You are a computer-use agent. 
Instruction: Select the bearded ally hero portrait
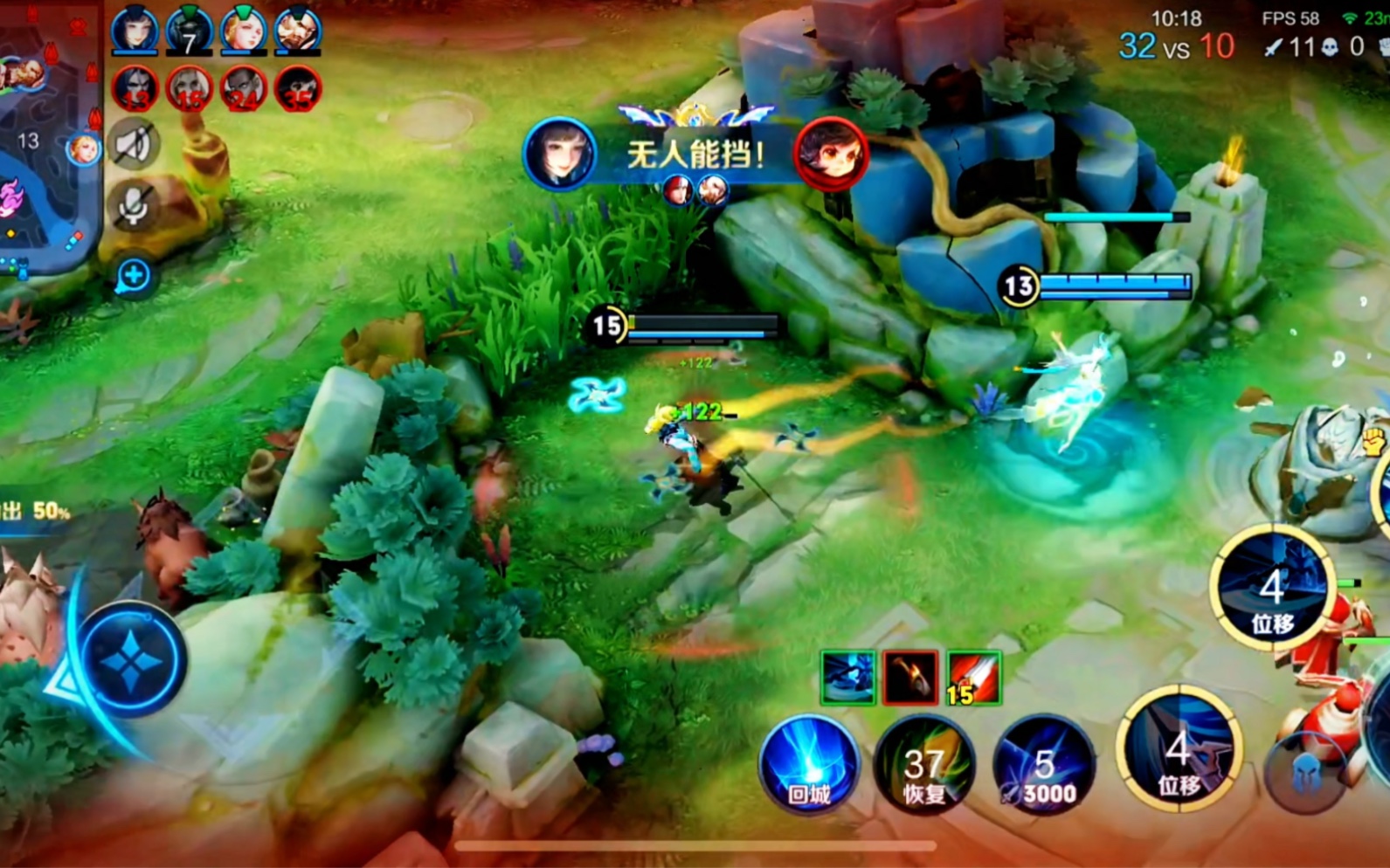(297, 30)
